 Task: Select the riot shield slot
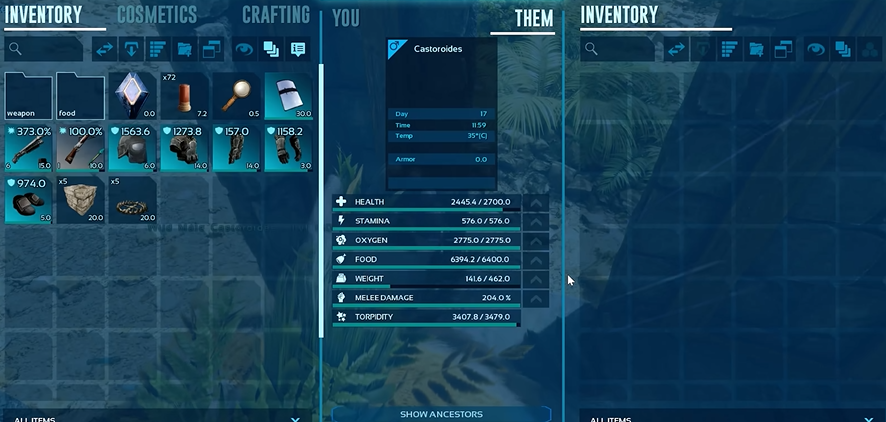click(x=289, y=97)
